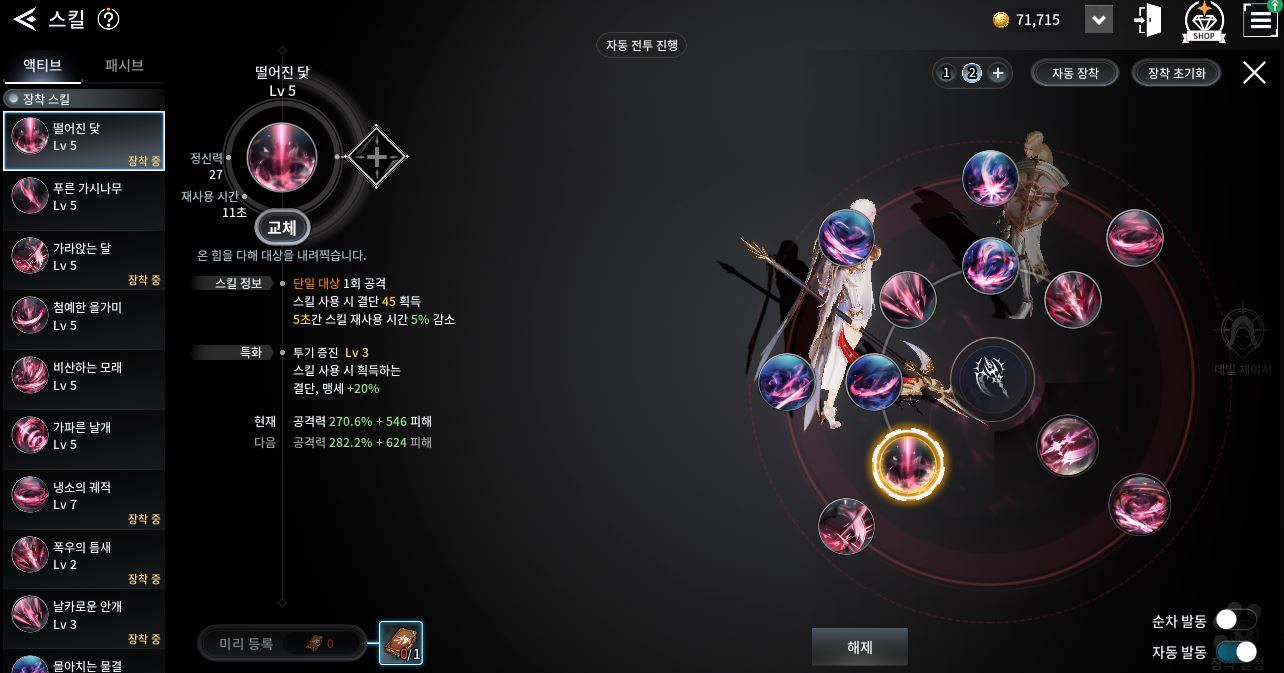The width and height of the screenshot is (1284, 673).
Task: Select the 냉소의 궤적 Lv 7 skill
Action: coord(84,496)
